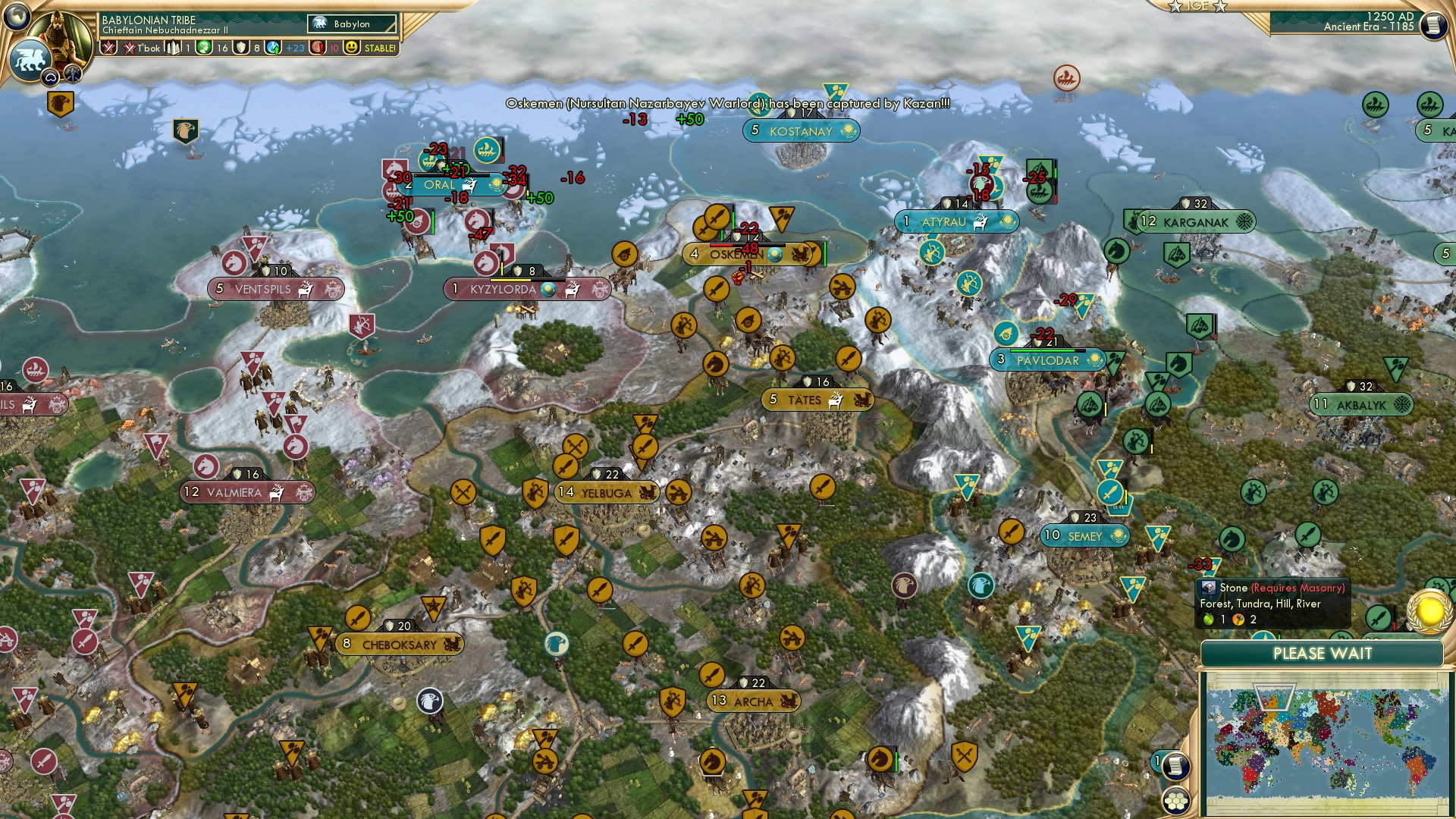
Task: Click the left IGE star toggle
Action: pyautogui.click(x=1175, y=6)
